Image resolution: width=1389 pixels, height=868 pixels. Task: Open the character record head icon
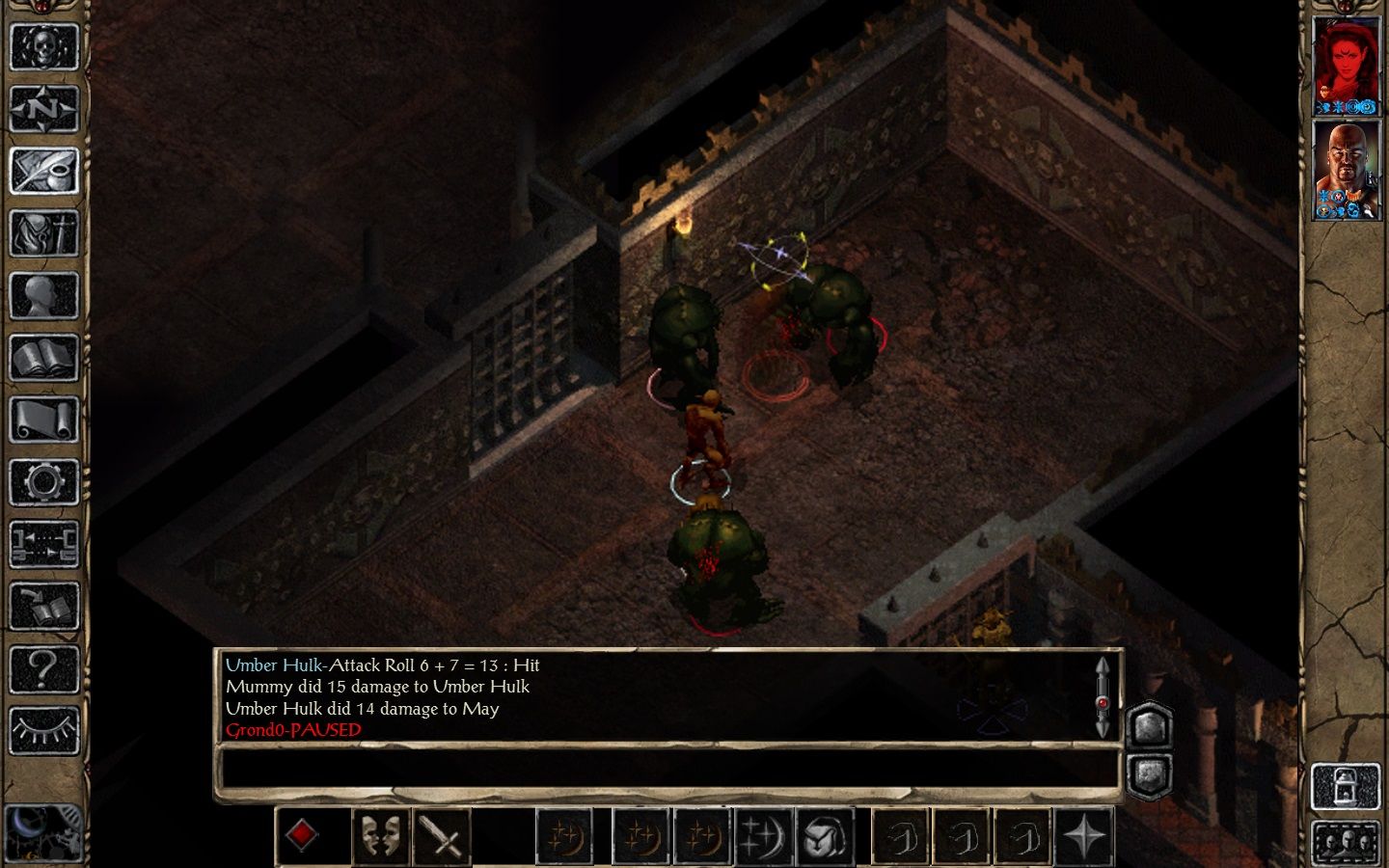point(43,296)
